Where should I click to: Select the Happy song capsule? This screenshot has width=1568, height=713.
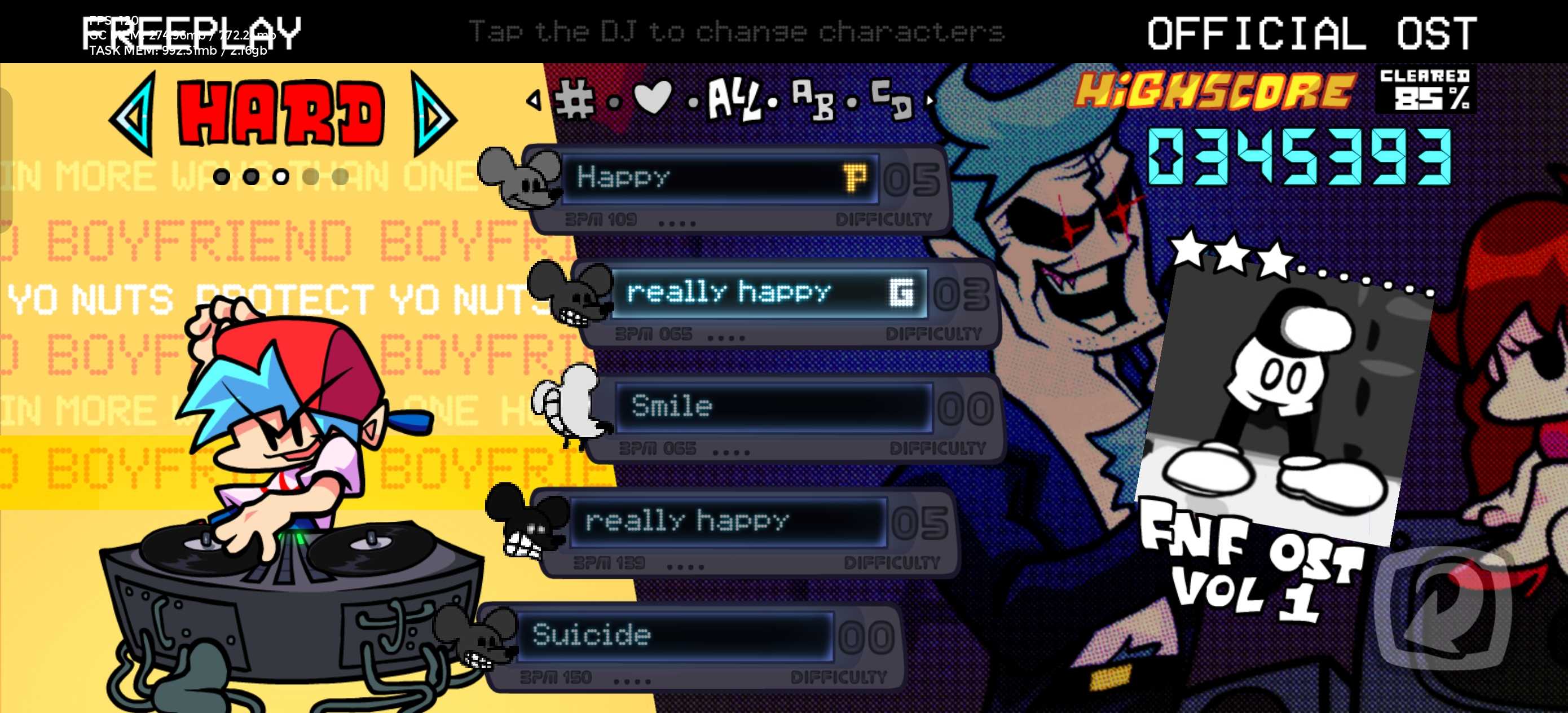tap(718, 178)
